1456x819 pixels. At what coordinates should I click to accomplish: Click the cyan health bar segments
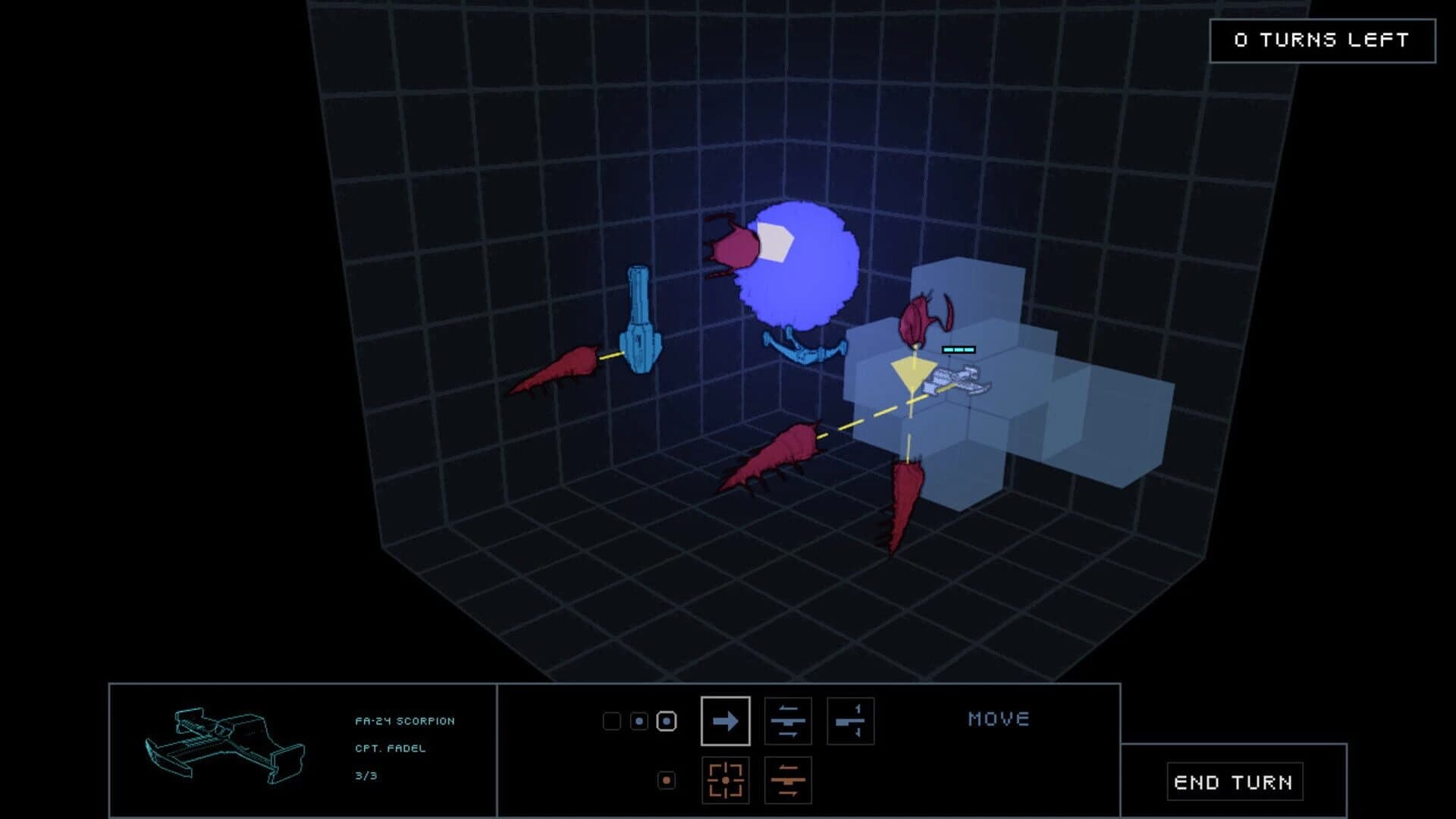click(957, 349)
